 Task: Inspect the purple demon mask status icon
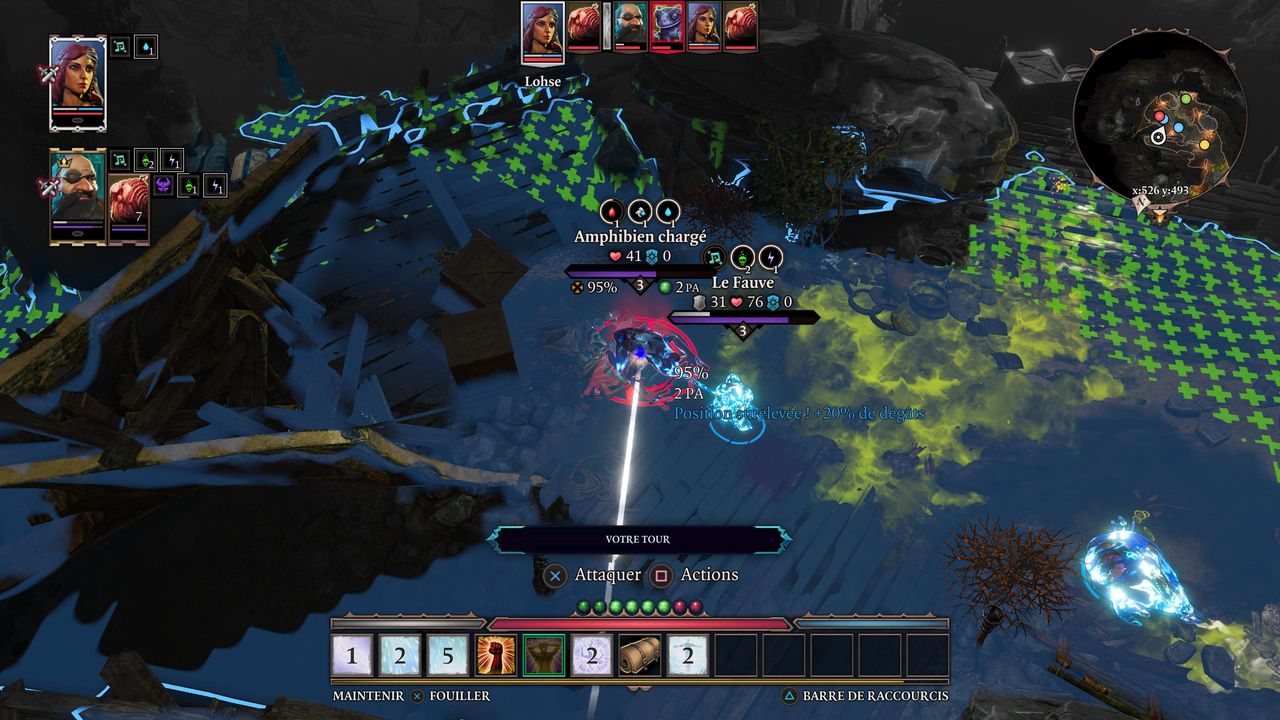[x=163, y=185]
